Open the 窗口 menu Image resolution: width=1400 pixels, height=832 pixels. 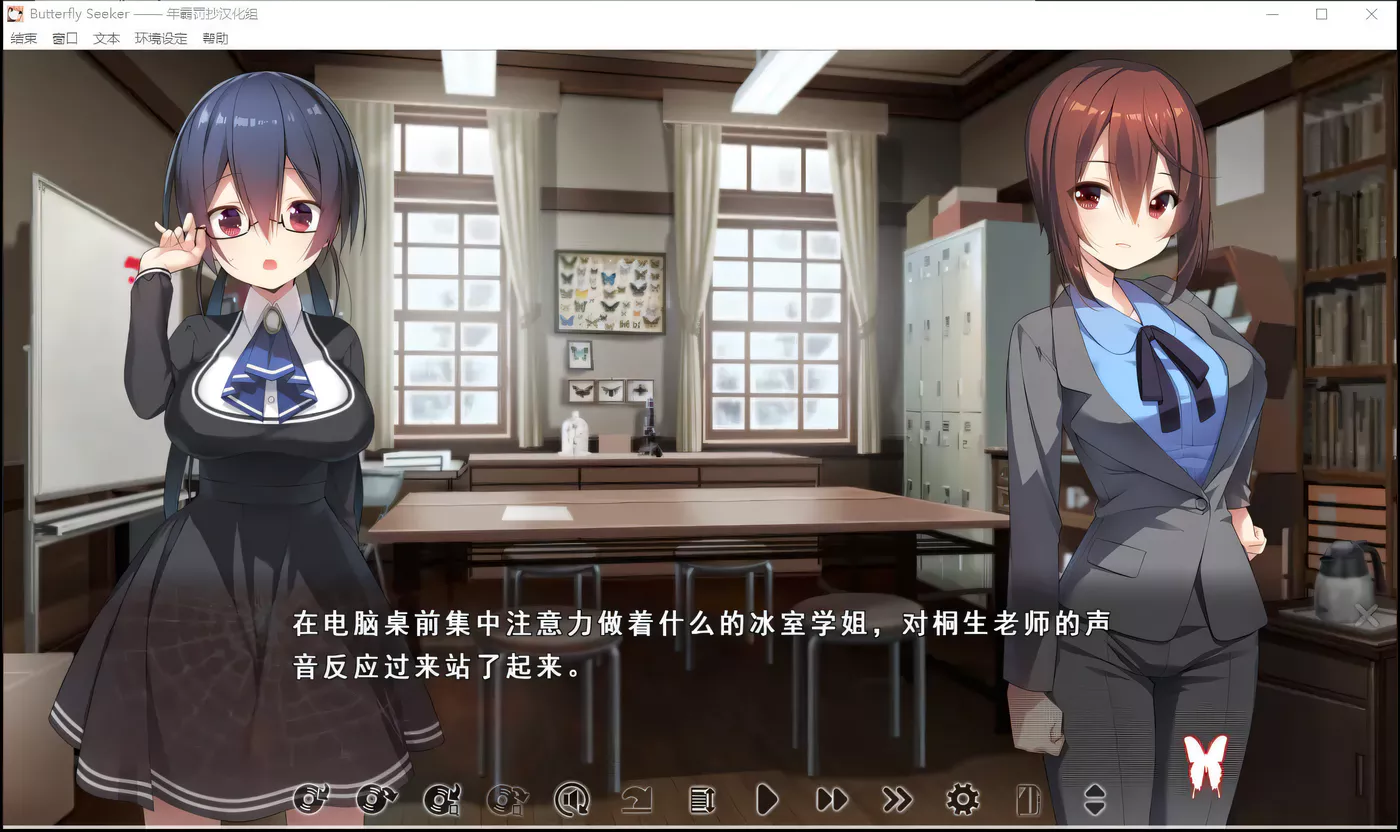64,38
